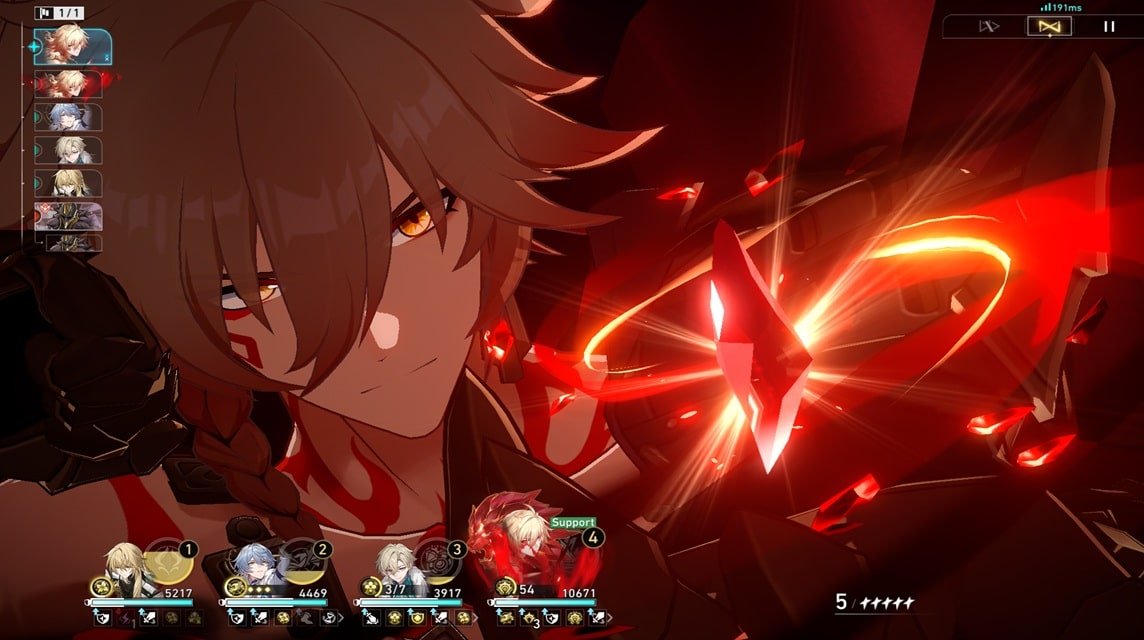1144x640 pixels.
Task: Toggle the battle speed-up button
Action: coord(989,27)
